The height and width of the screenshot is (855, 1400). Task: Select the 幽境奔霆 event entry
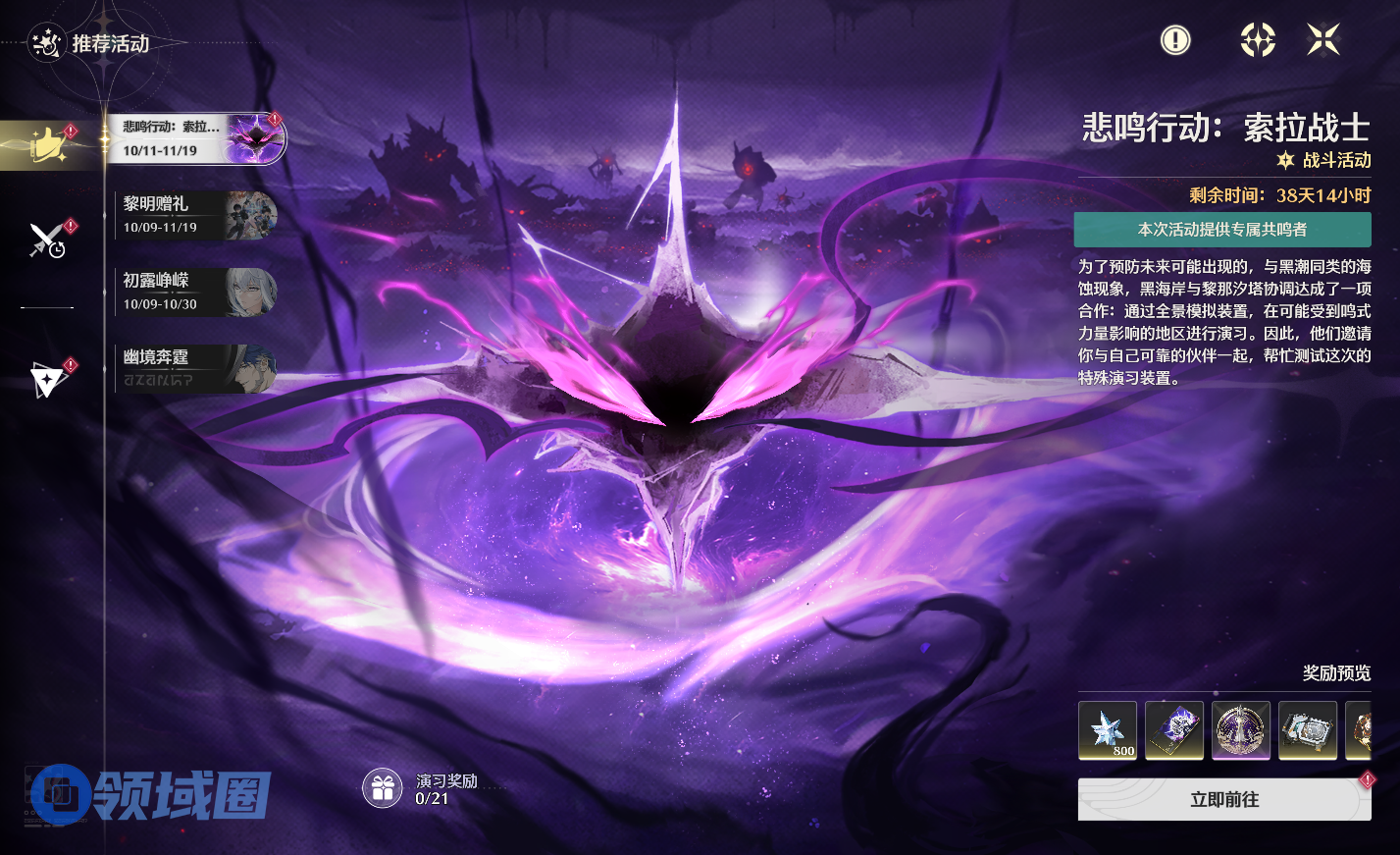pos(194,368)
